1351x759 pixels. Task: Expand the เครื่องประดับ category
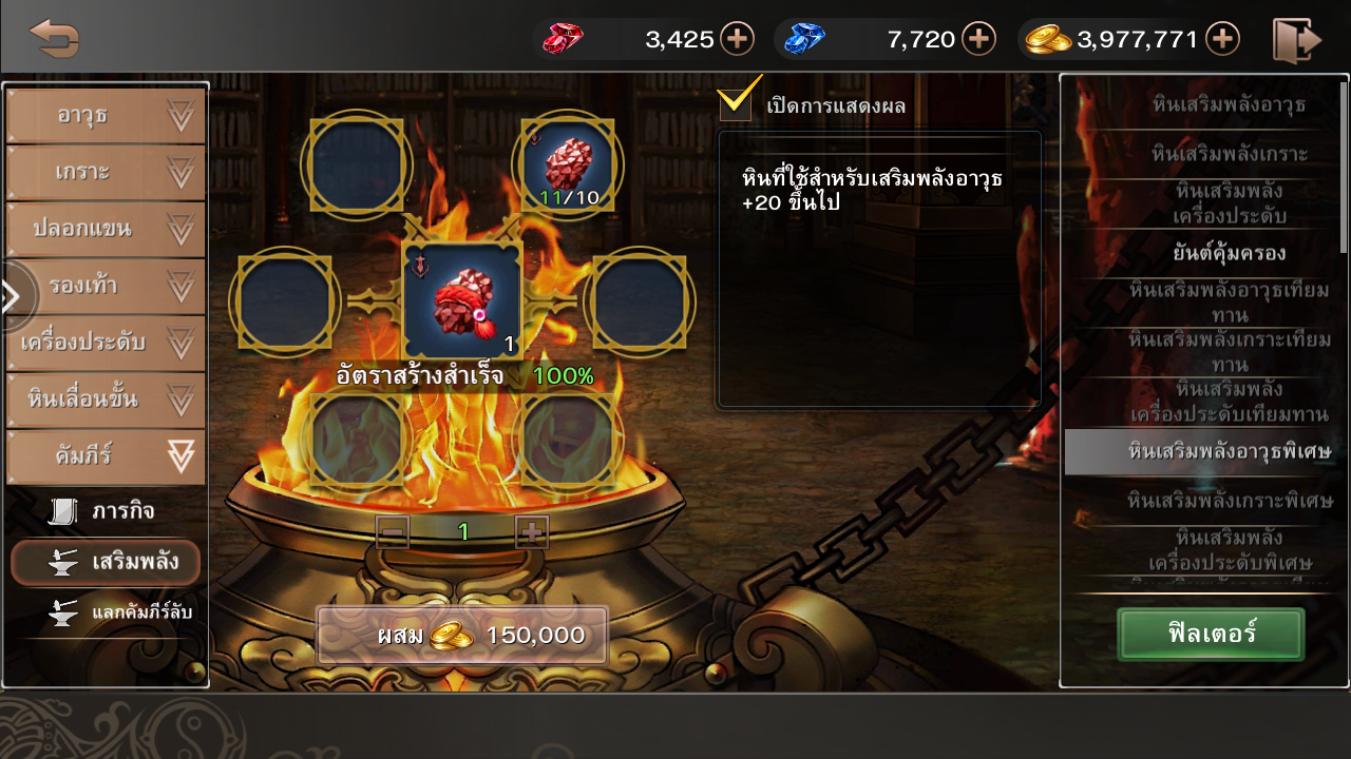tap(106, 342)
